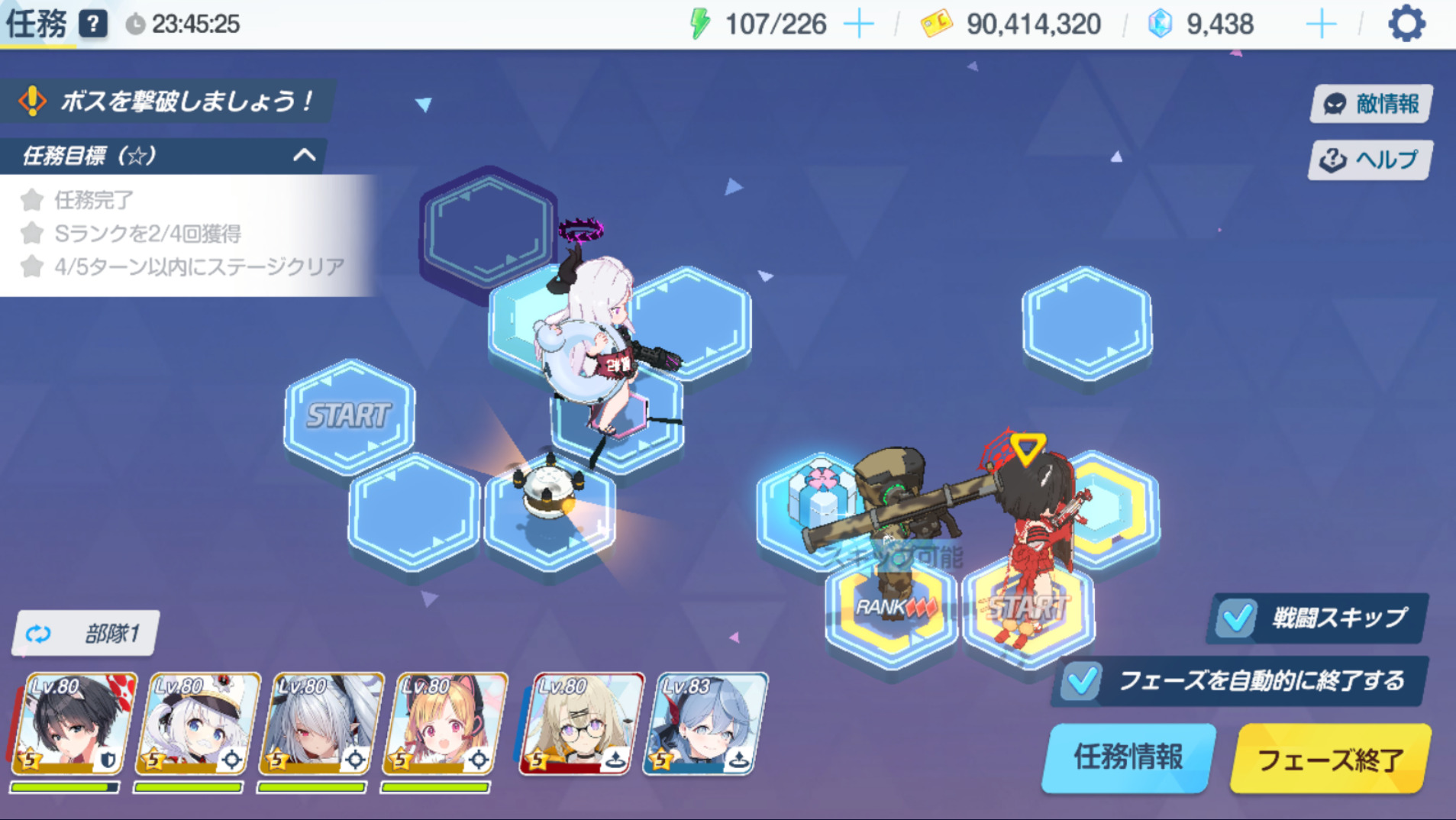Click the lightning AP icon in the top bar
The image size is (1456, 820).
pyautogui.click(x=700, y=23)
